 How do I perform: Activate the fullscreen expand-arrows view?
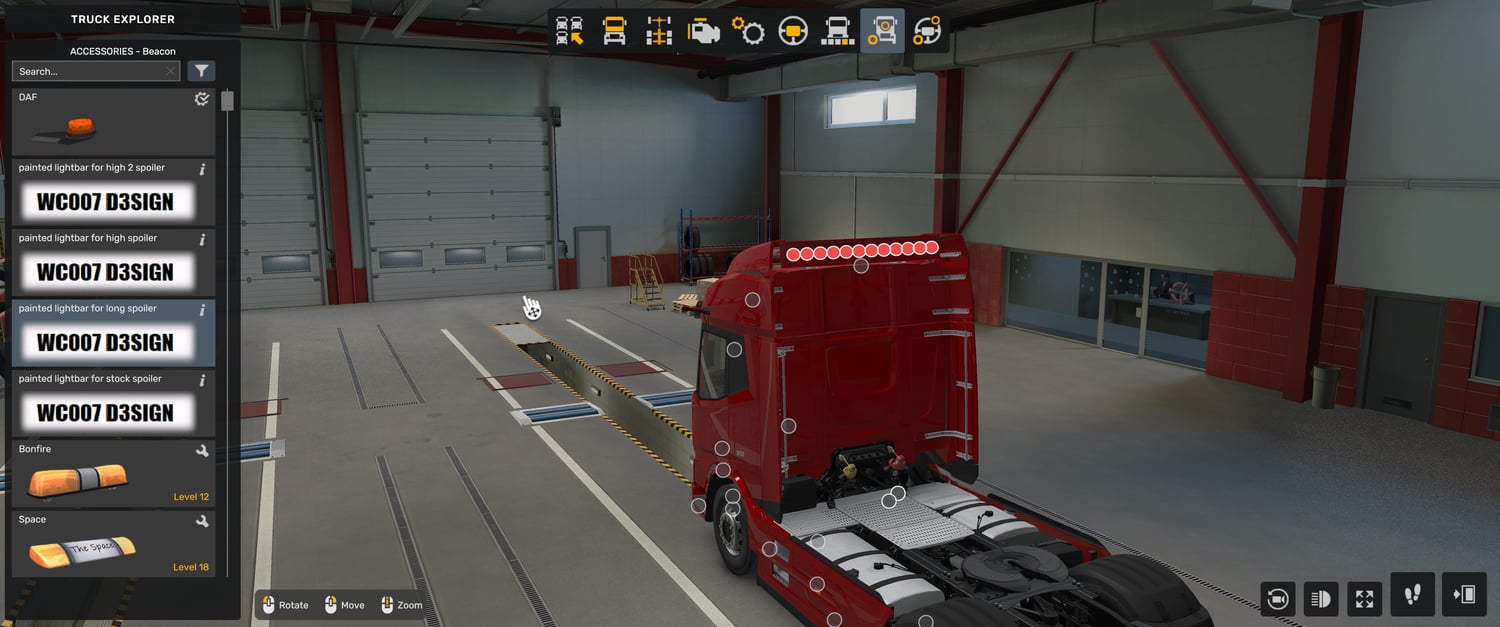click(x=1365, y=599)
